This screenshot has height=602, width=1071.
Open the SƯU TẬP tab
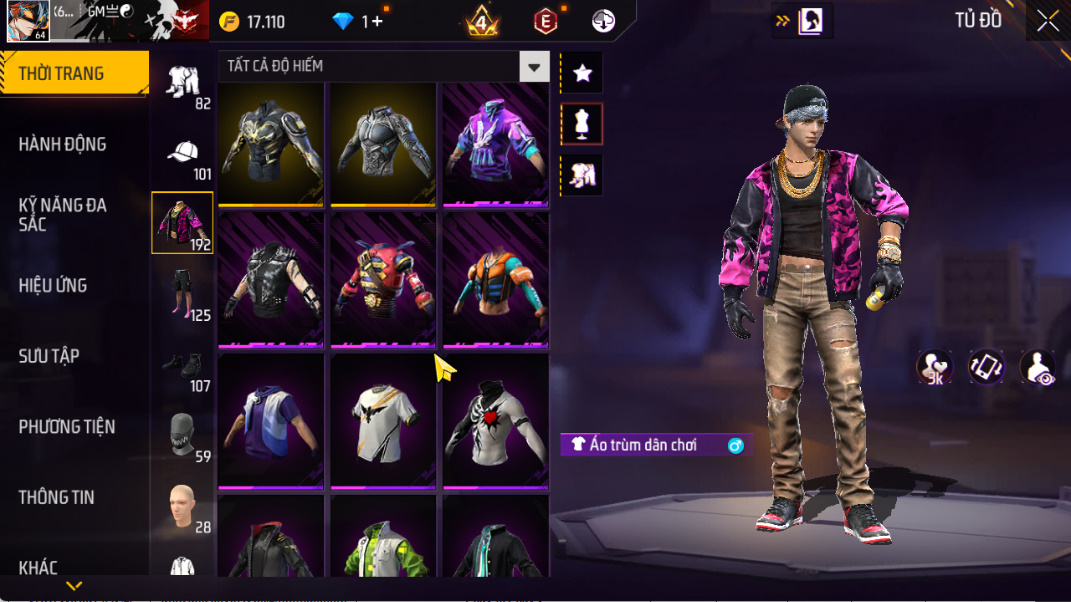(49, 356)
